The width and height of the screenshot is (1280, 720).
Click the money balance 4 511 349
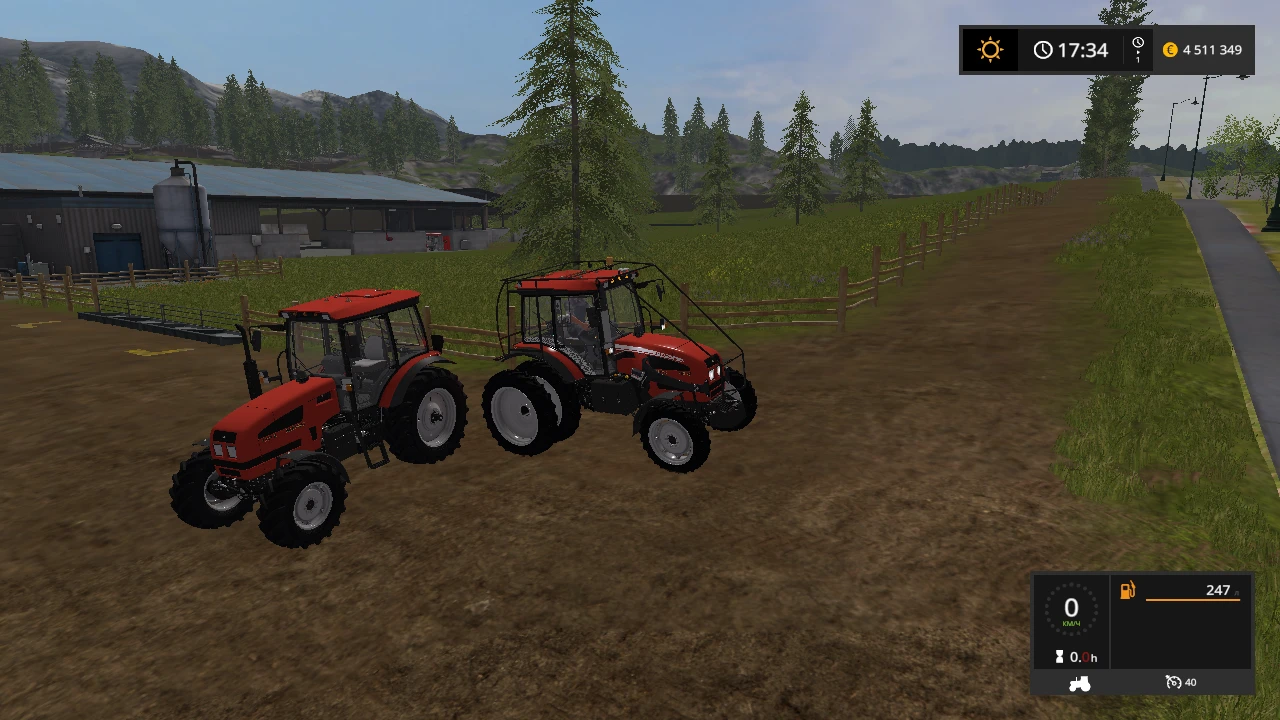point(1211,49)
